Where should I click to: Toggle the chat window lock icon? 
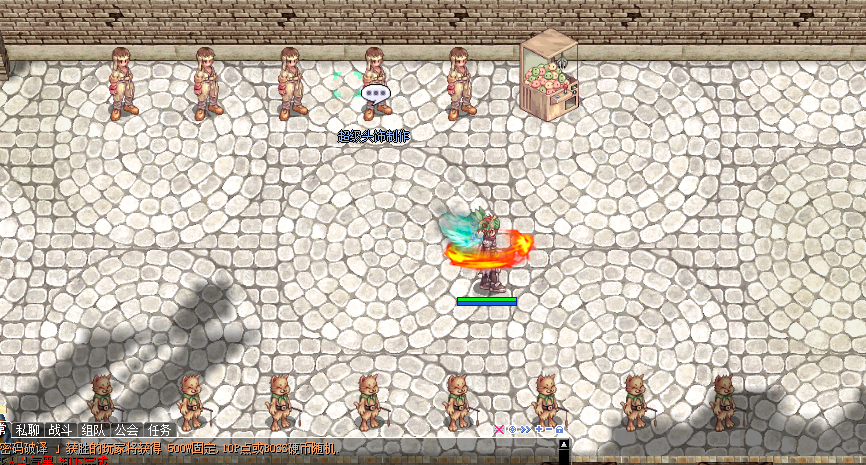tap(560, 430)
